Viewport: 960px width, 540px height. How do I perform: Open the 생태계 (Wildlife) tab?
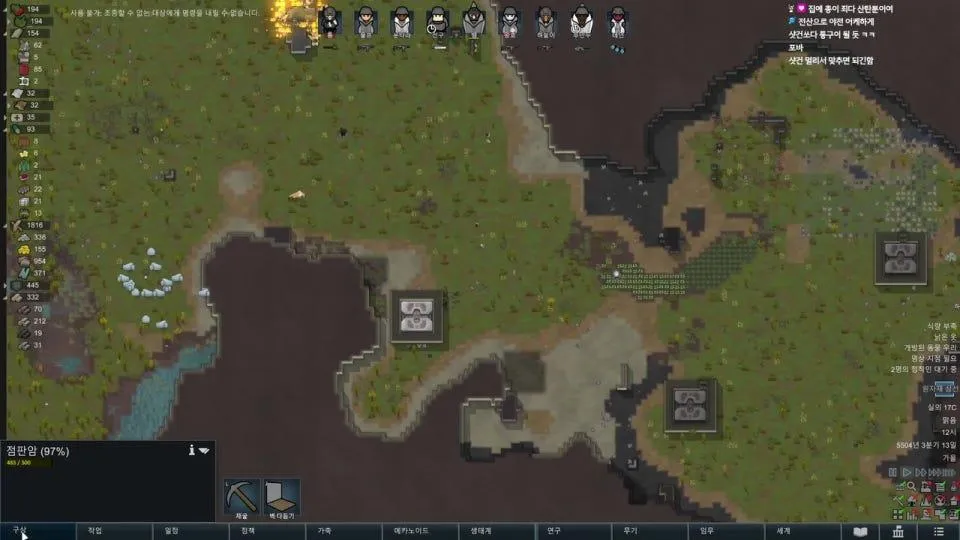click(x=478, y=531)
